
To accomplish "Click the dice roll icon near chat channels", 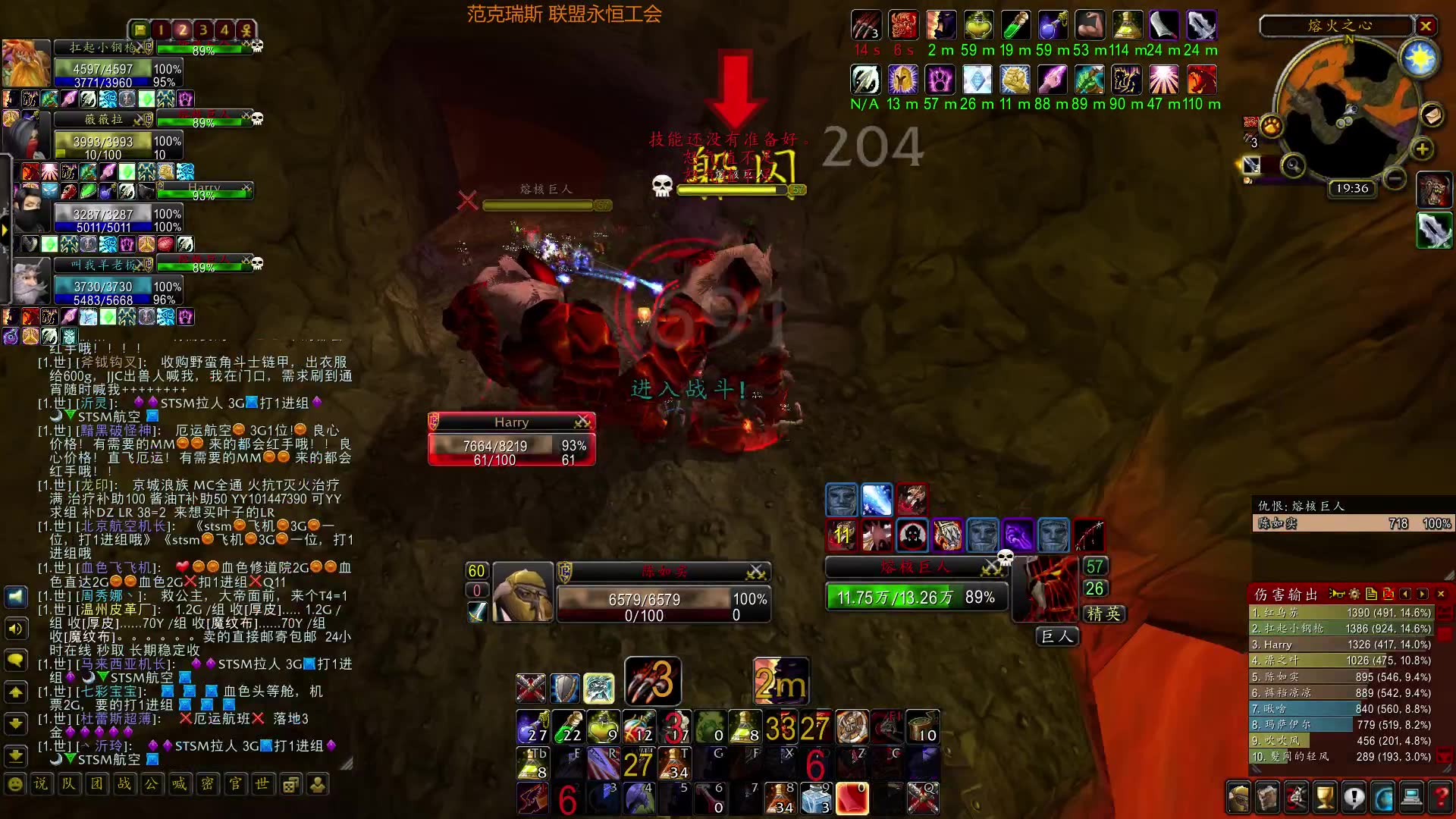I will click(290, 784).
